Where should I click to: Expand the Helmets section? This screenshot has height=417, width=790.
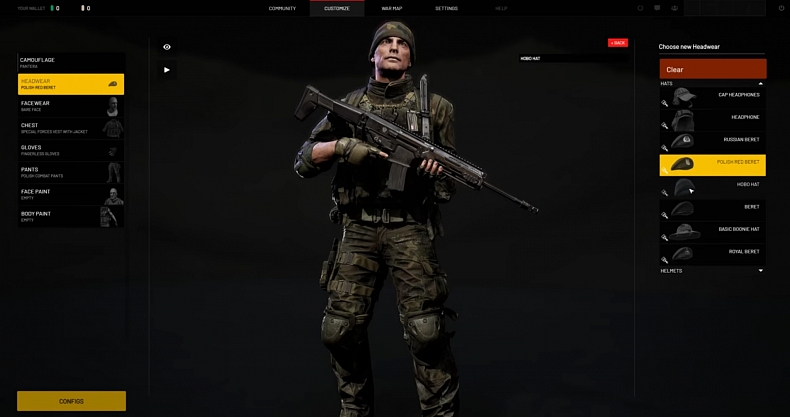711,271
